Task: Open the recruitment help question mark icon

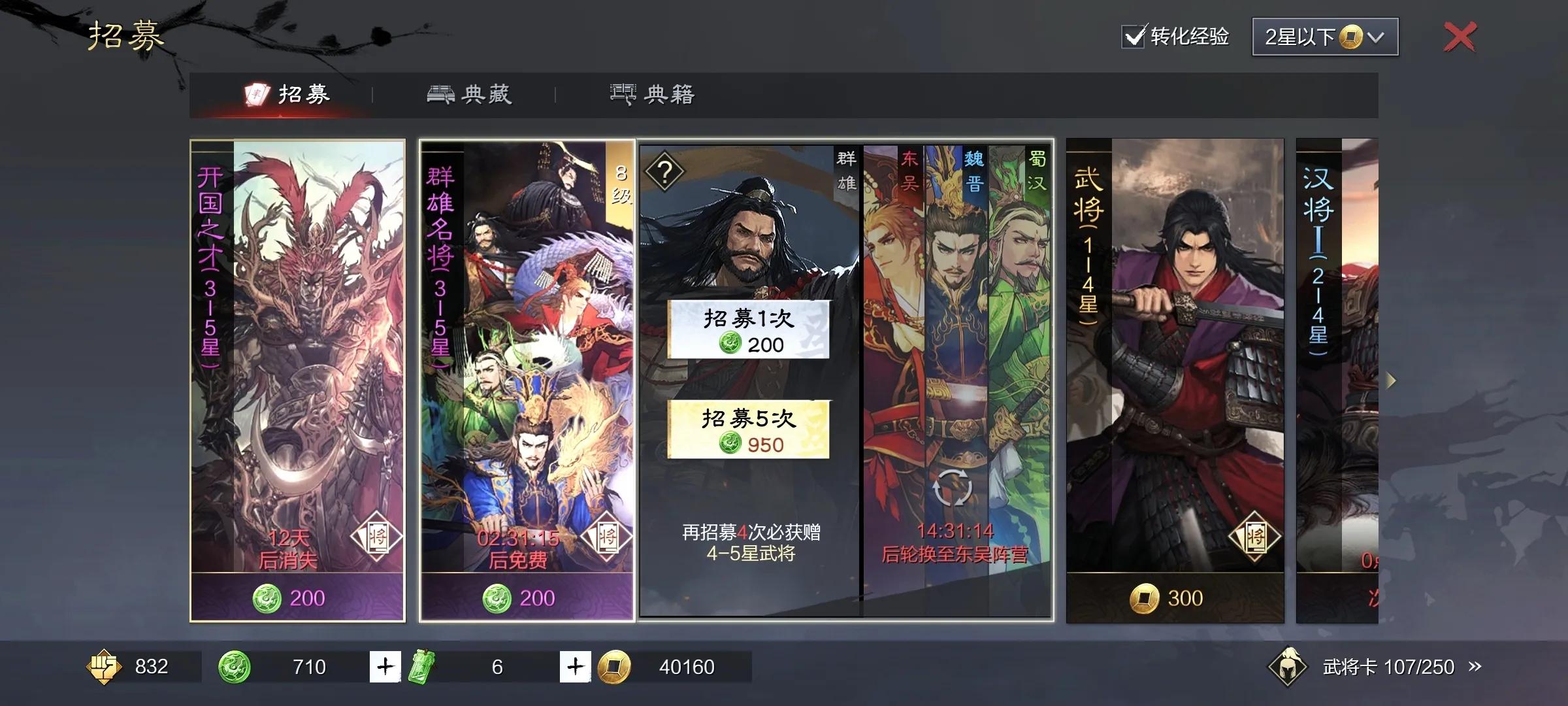Action: click(665, 172)
